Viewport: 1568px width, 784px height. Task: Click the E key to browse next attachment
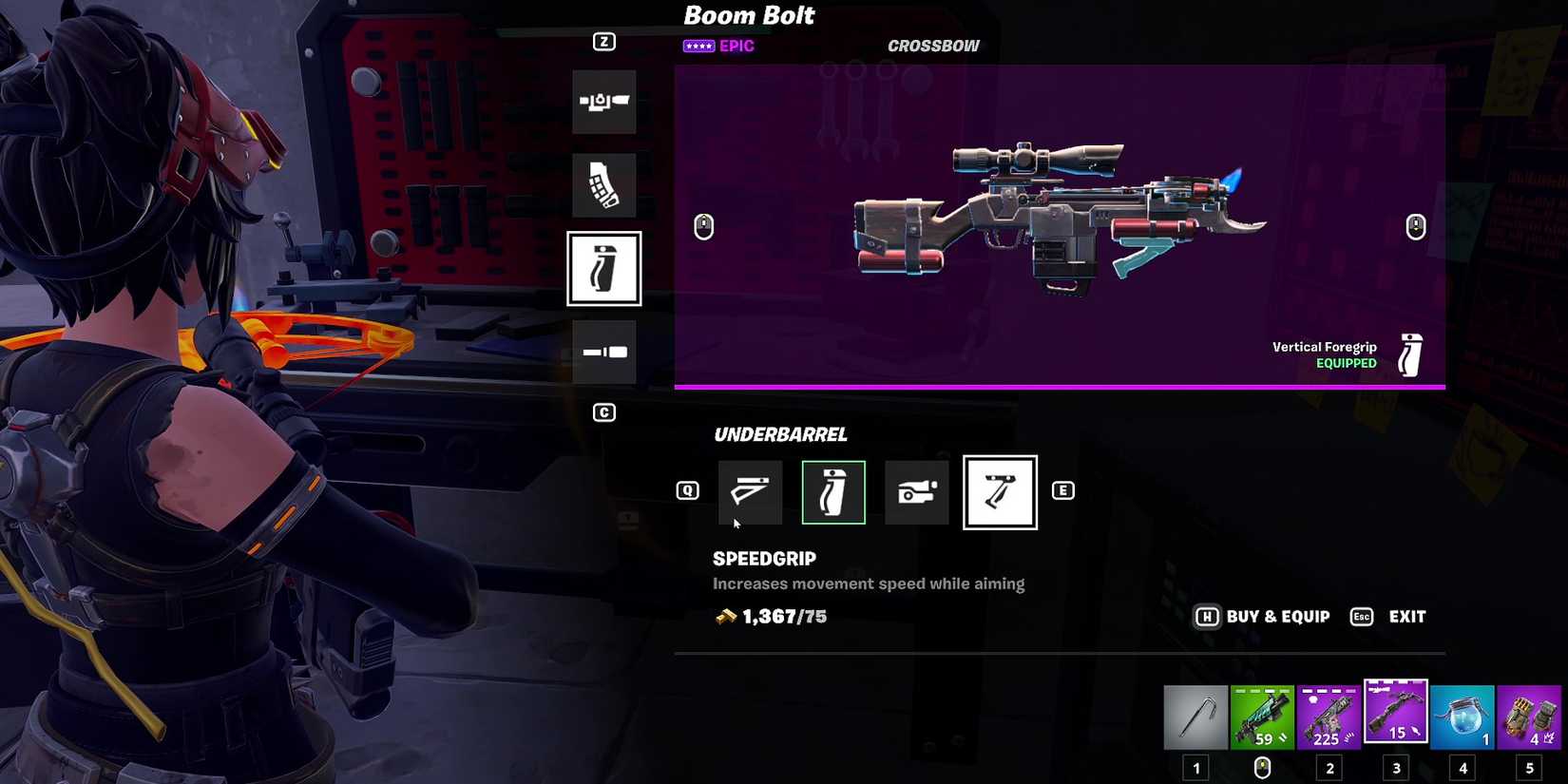1064,490
